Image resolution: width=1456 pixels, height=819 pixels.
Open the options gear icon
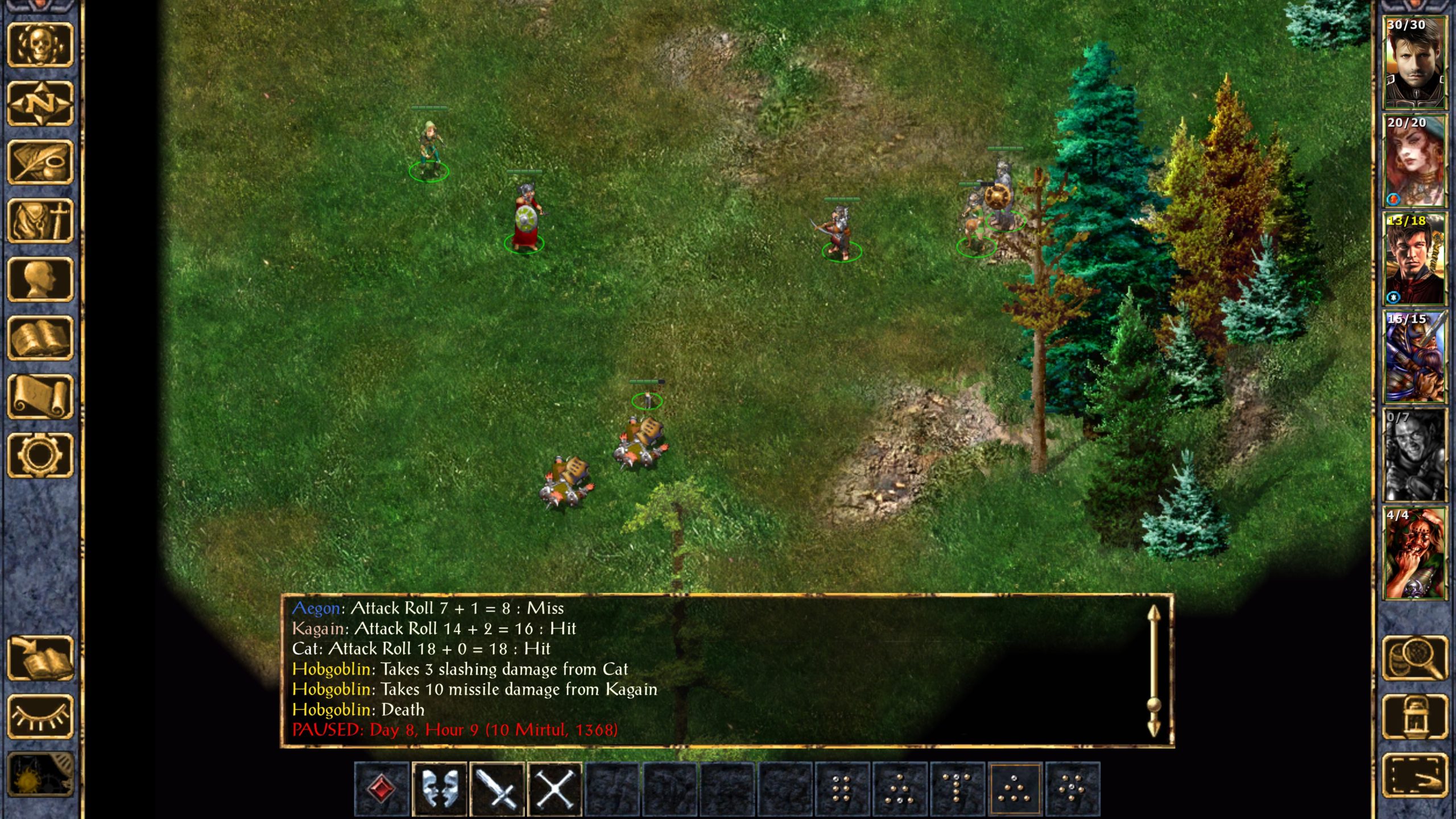pyautogui.click(x=40, y=455)
